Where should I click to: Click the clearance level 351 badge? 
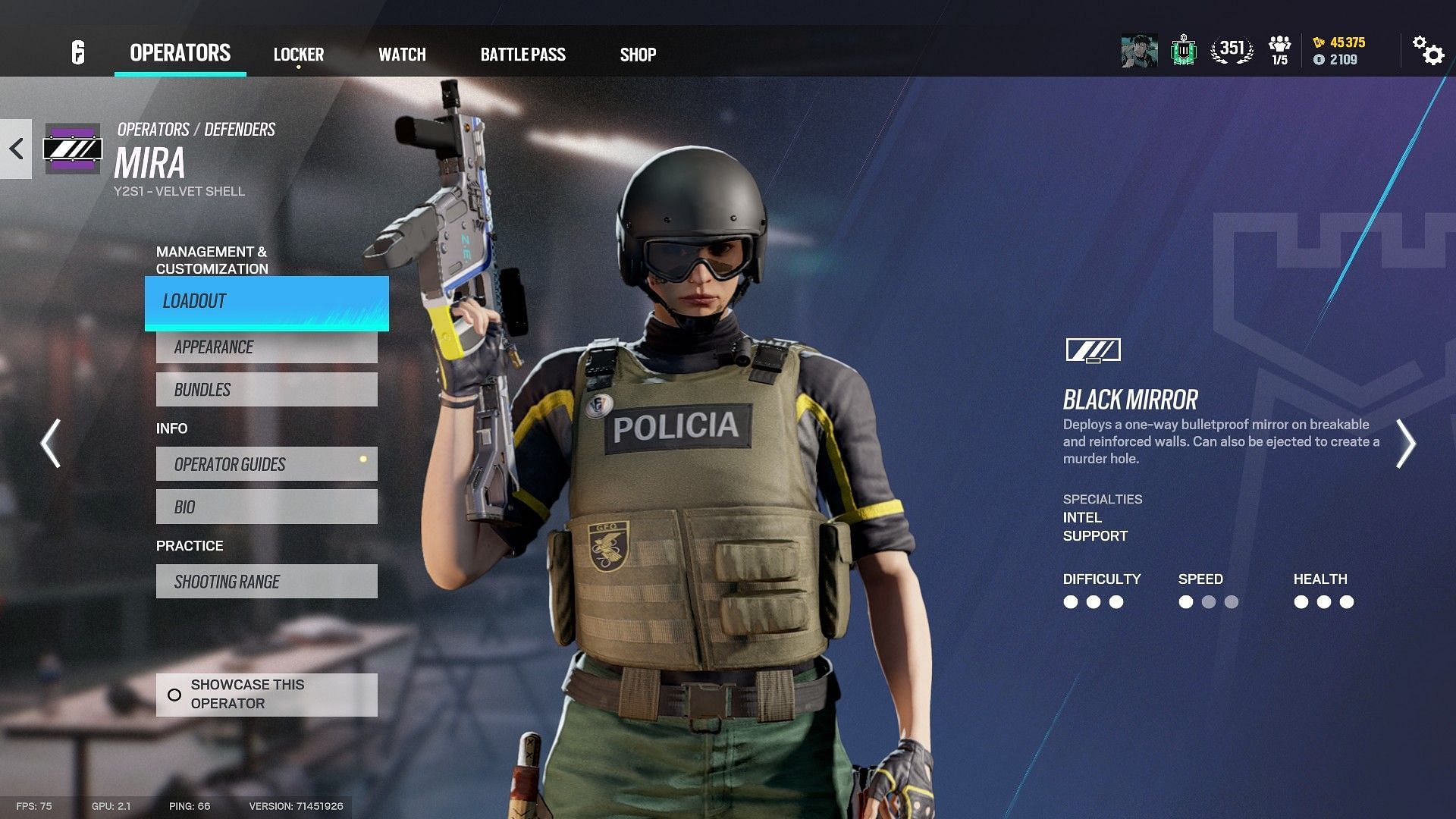click(1232, 50)
